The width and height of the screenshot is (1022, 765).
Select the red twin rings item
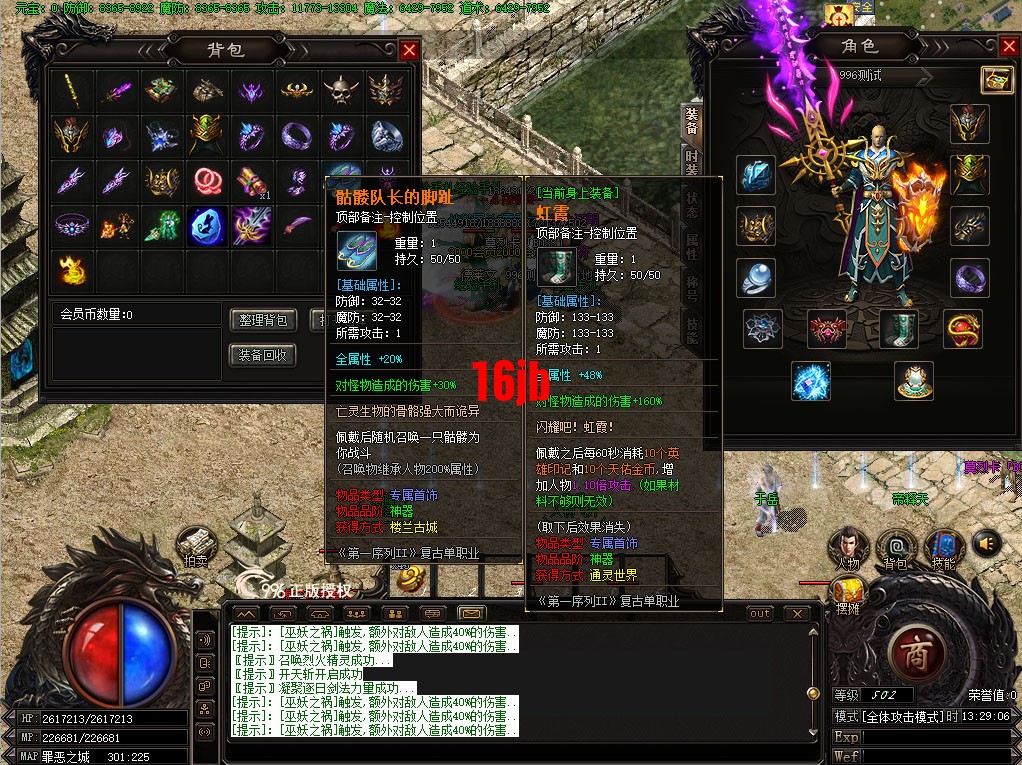point(205,181)
